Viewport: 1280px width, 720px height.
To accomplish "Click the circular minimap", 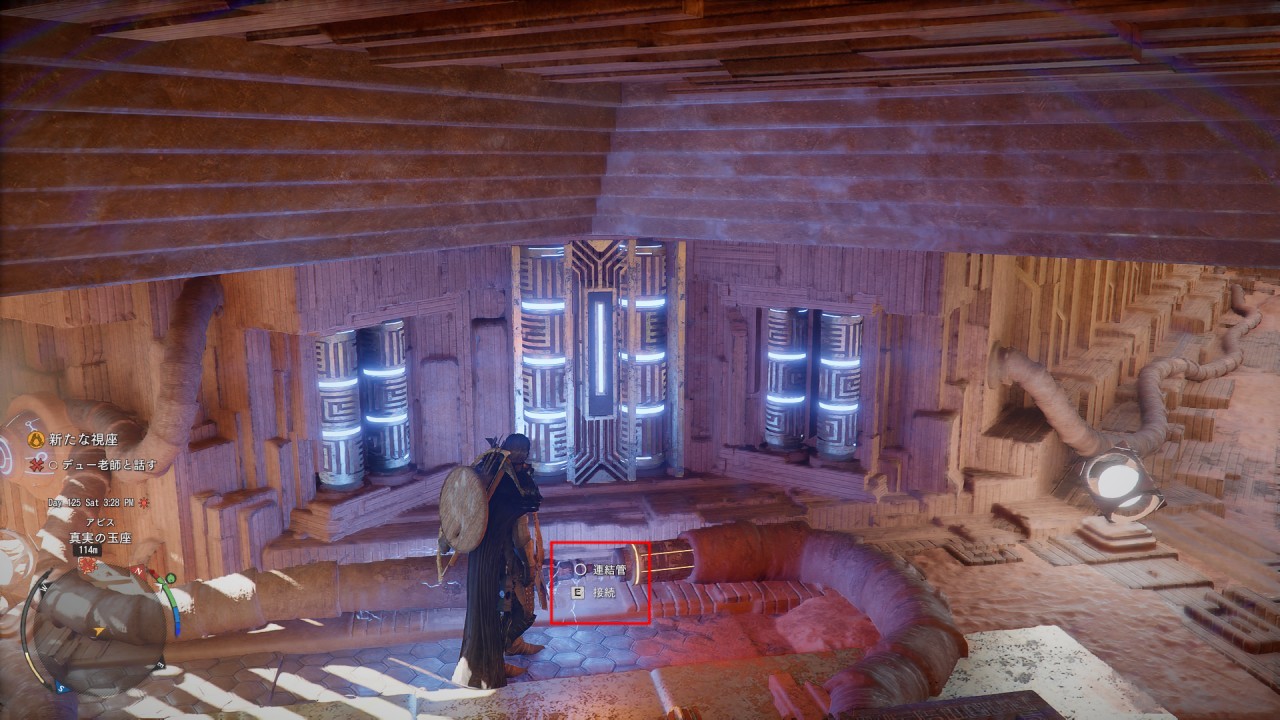I will tap(100, 625).
